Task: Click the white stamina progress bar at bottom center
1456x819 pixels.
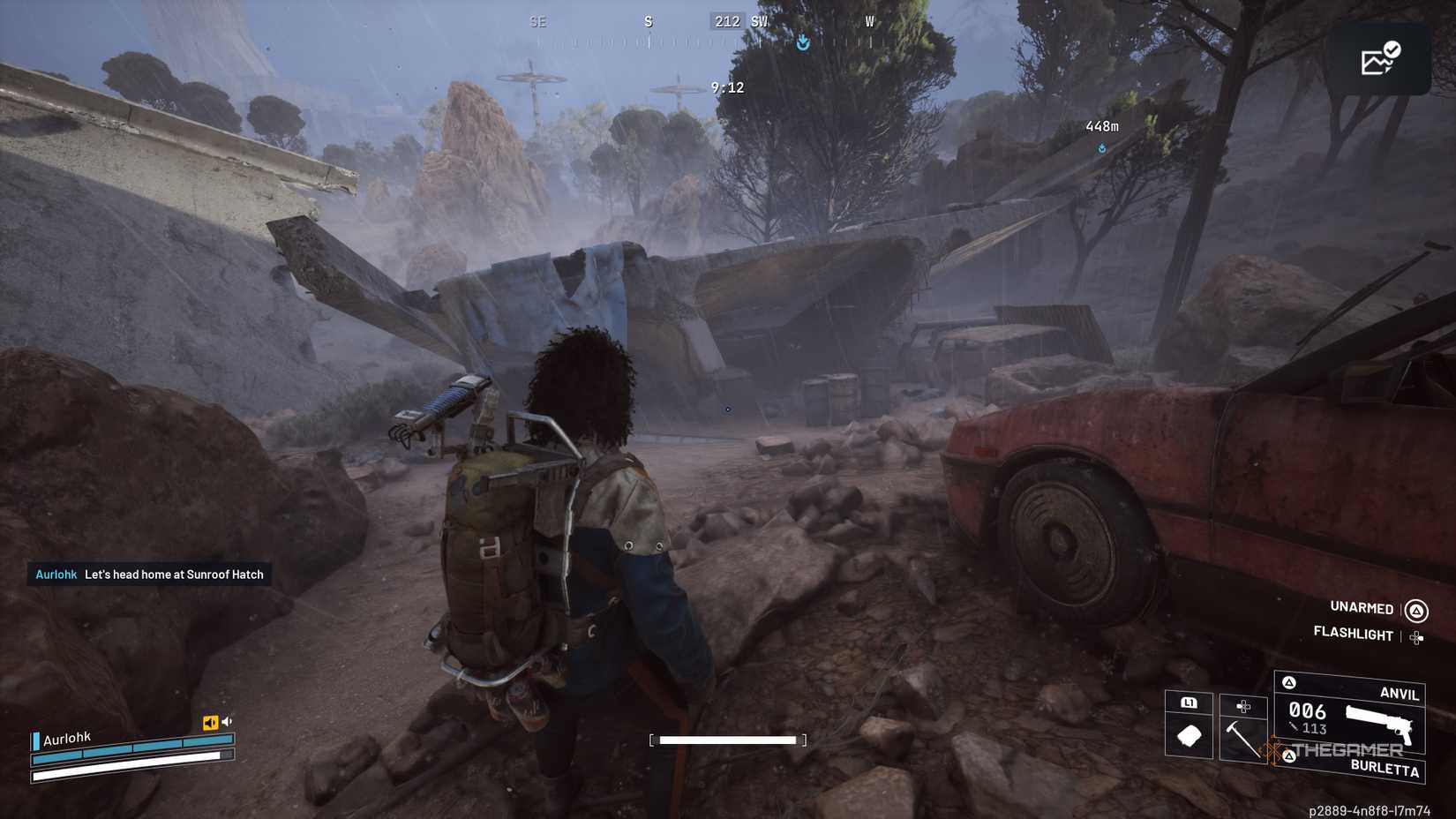Action: pos(729,739)
